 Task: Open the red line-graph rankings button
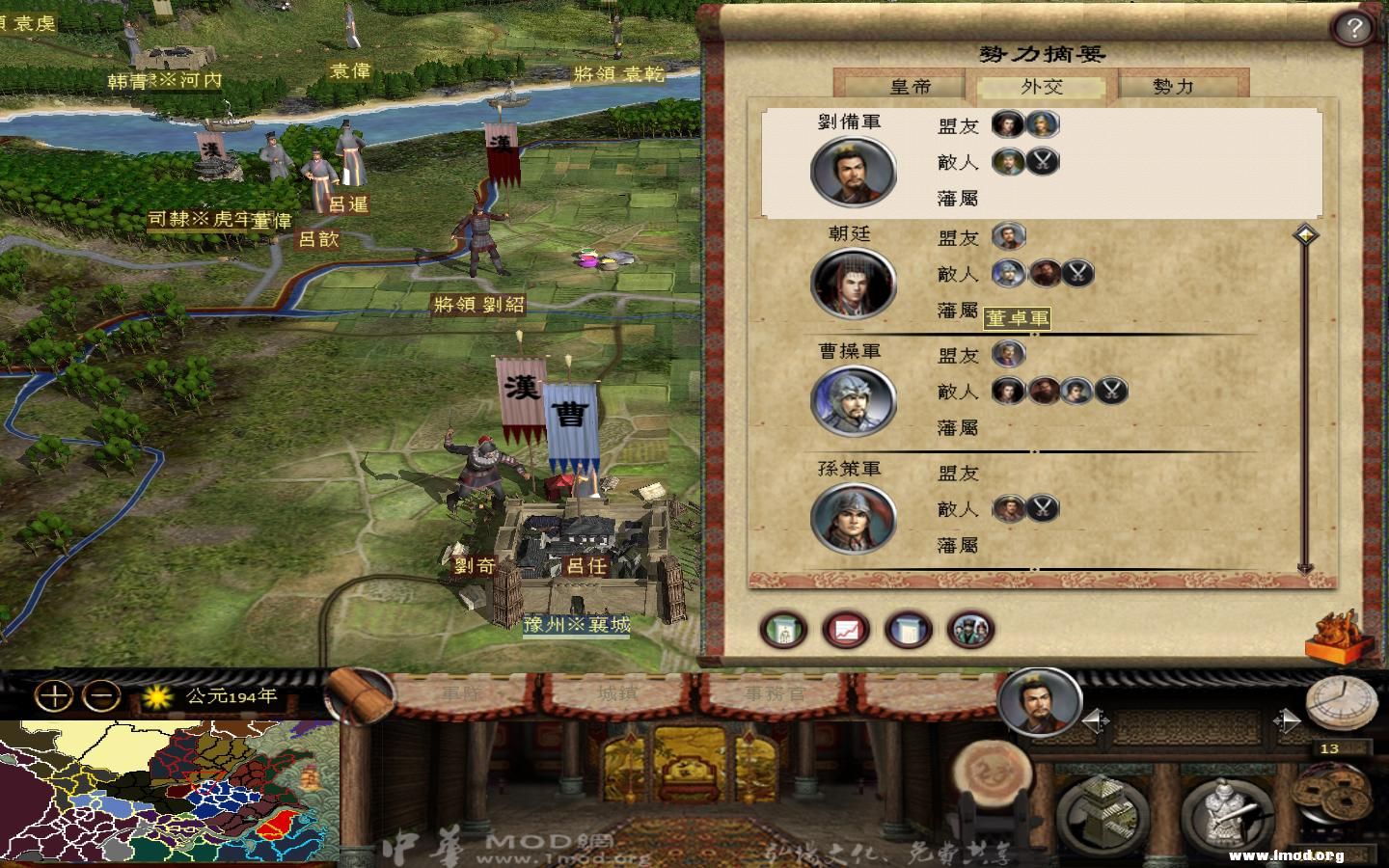tap(846, 630)
